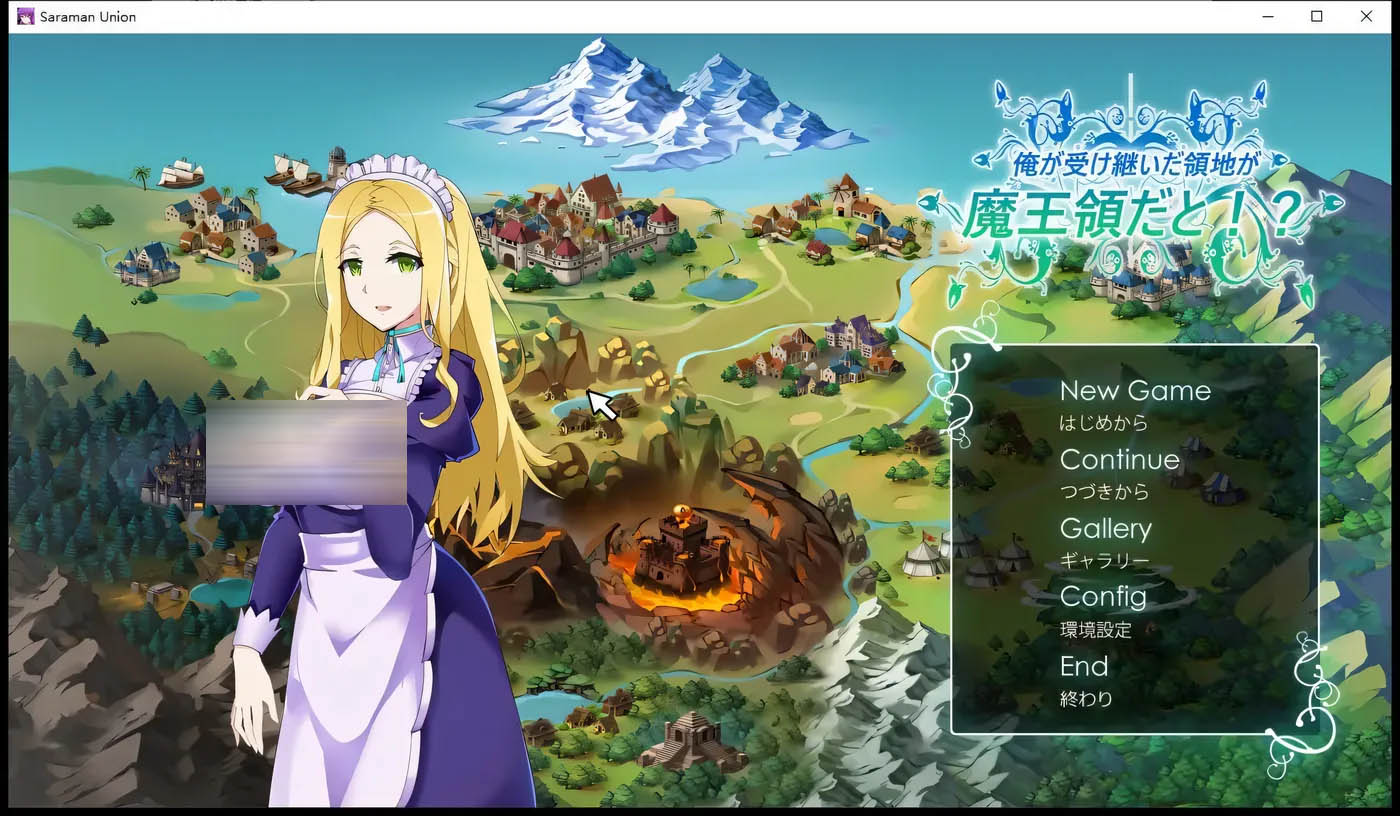
Task: Close the Saraman Union window
Action: pyautogui.click(x=1366, y=16)
